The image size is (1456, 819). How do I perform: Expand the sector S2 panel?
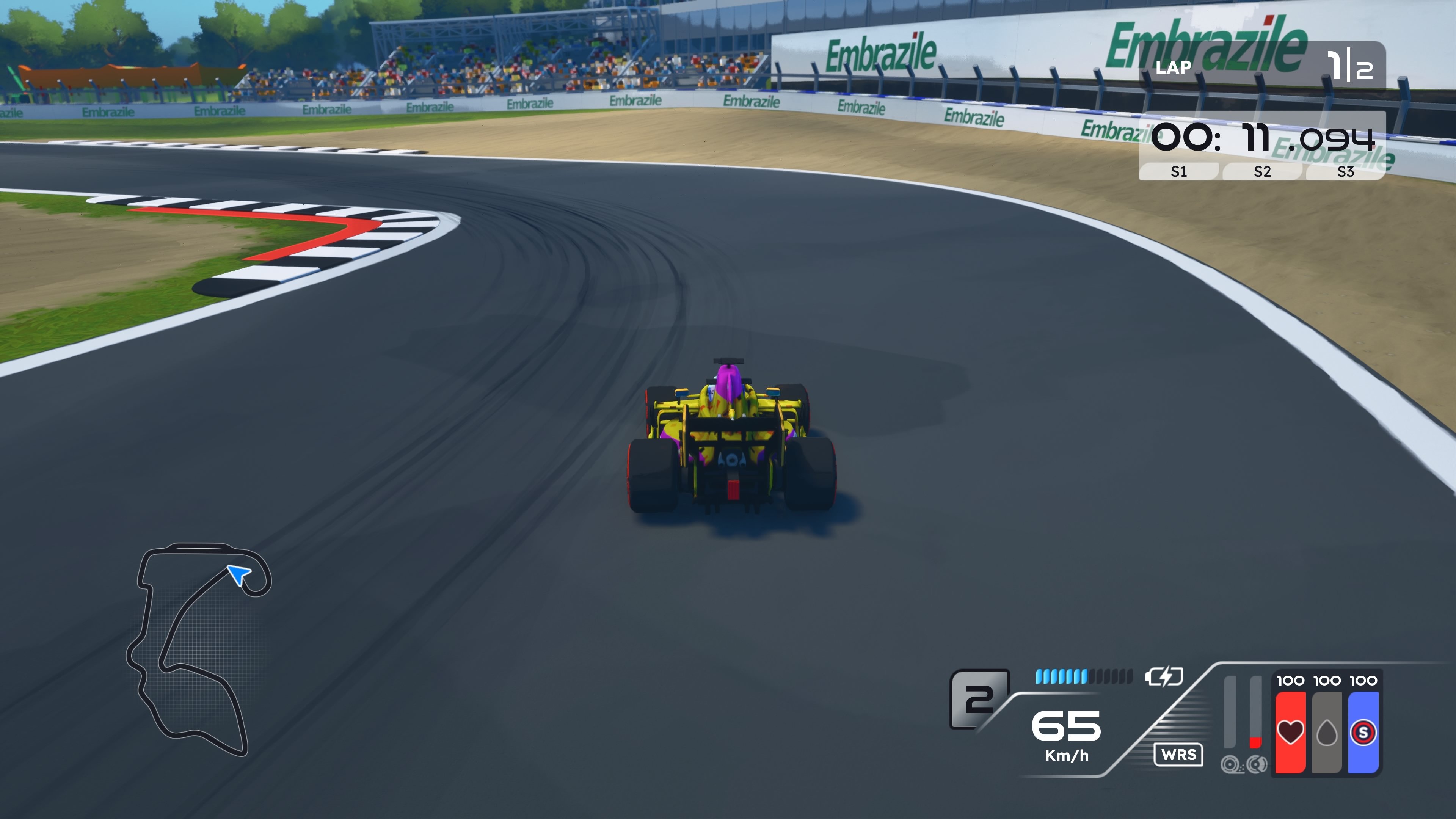click(1261, 173)
